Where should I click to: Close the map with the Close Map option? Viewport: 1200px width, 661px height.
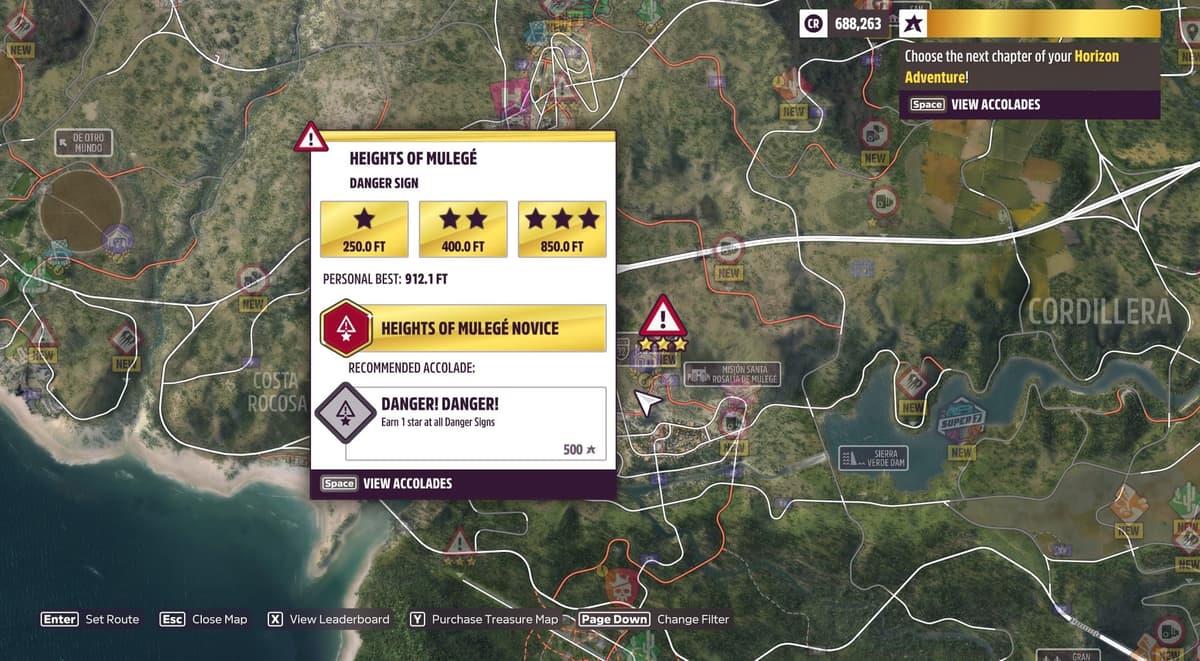coord(204,620)
